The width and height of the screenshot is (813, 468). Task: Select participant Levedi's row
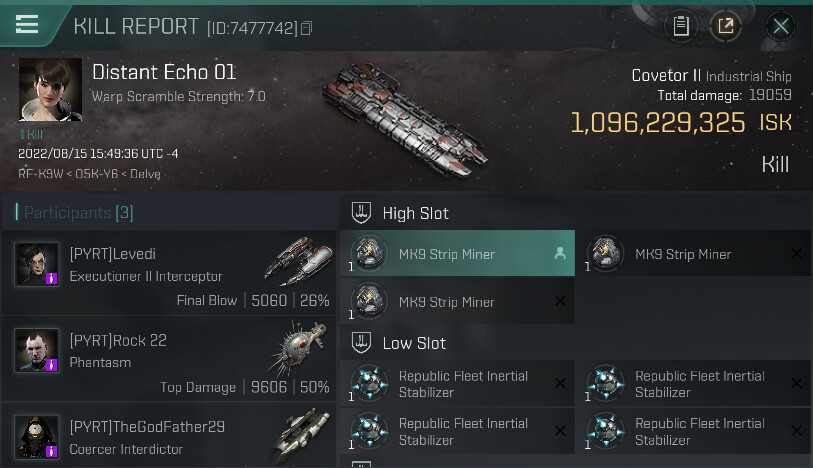168,273
